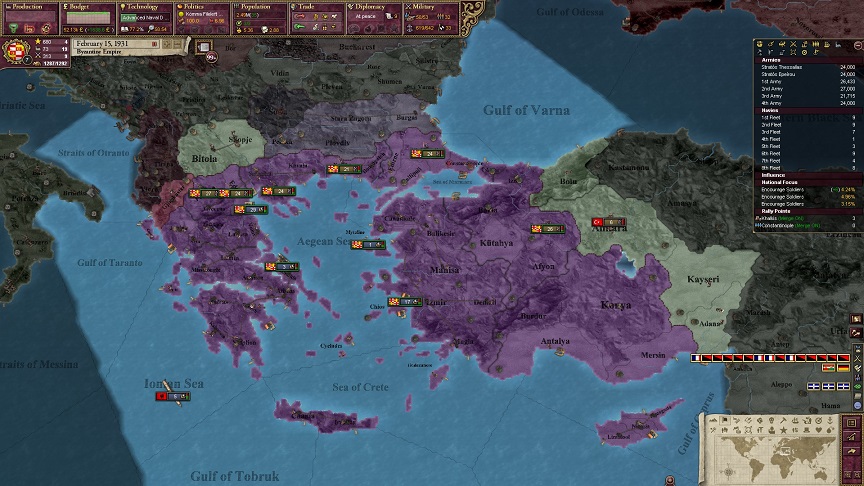The height and width of the screenshot is (486, 864).
Task: Open the Production tab
Action: pos(30,6)
